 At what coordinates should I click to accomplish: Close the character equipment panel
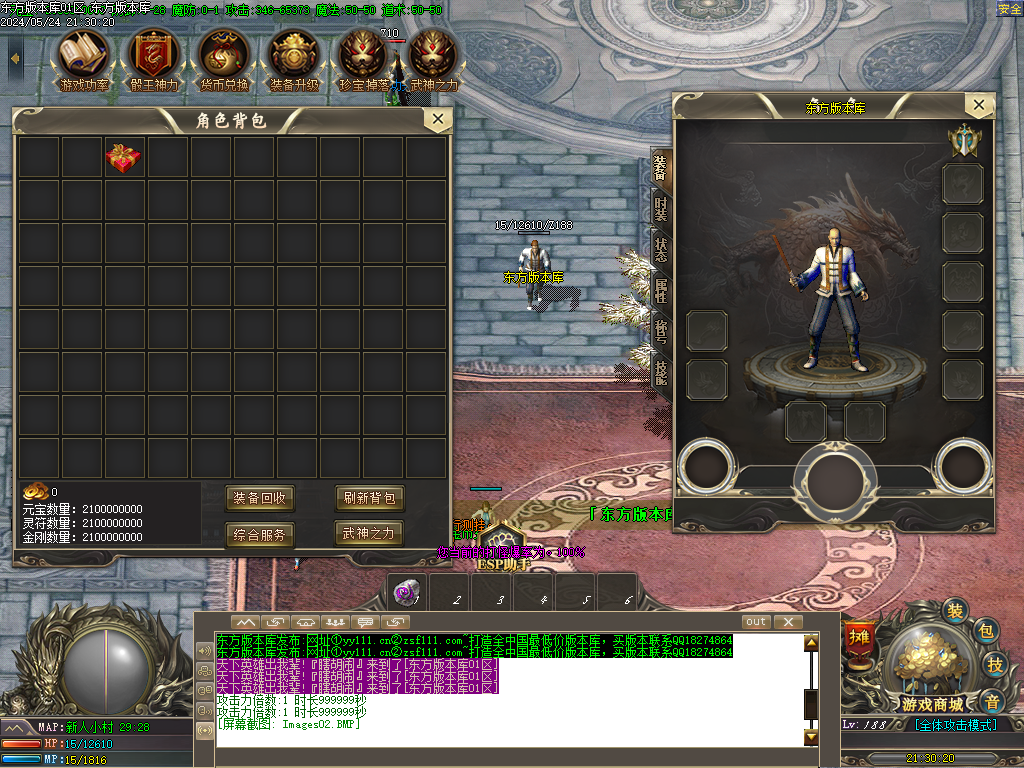tap(979, 105)
